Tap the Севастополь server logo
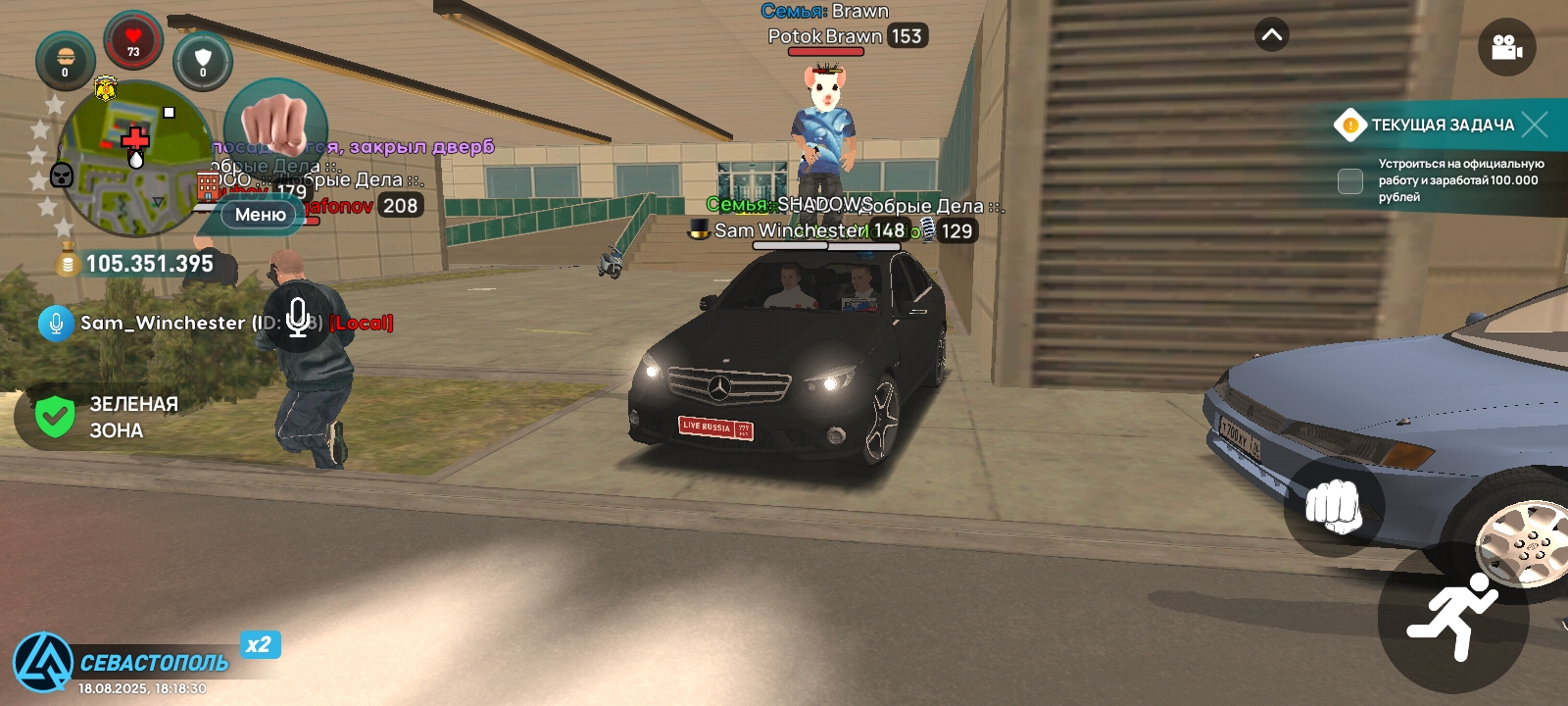Screen dimensions: 1568x706 pos(43,662)
